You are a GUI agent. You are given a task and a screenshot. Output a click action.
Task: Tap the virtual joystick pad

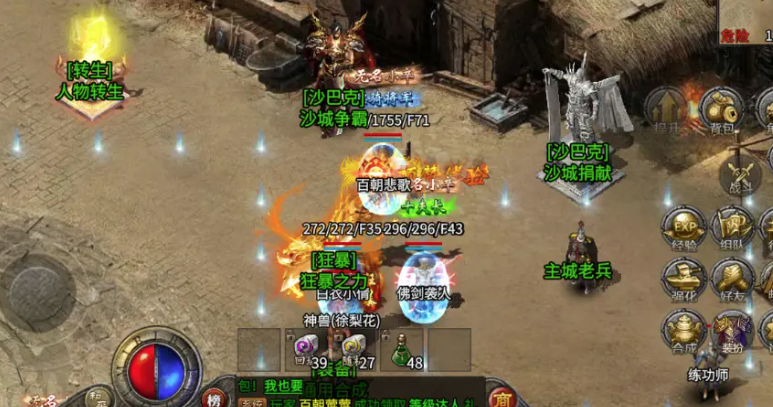coord(42,276)
